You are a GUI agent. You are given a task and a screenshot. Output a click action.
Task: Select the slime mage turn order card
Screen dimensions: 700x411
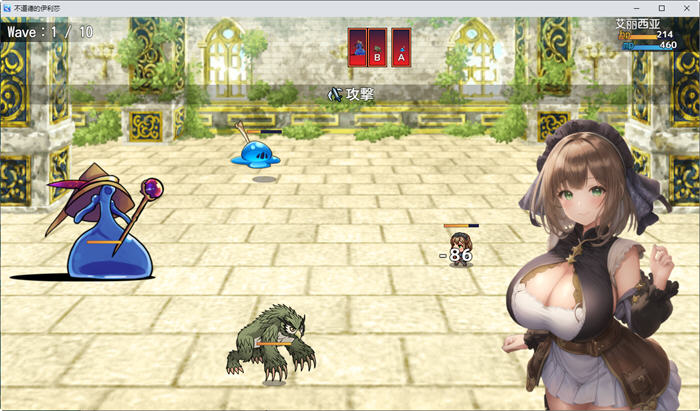pyautogui.click(x=357, y=47)
